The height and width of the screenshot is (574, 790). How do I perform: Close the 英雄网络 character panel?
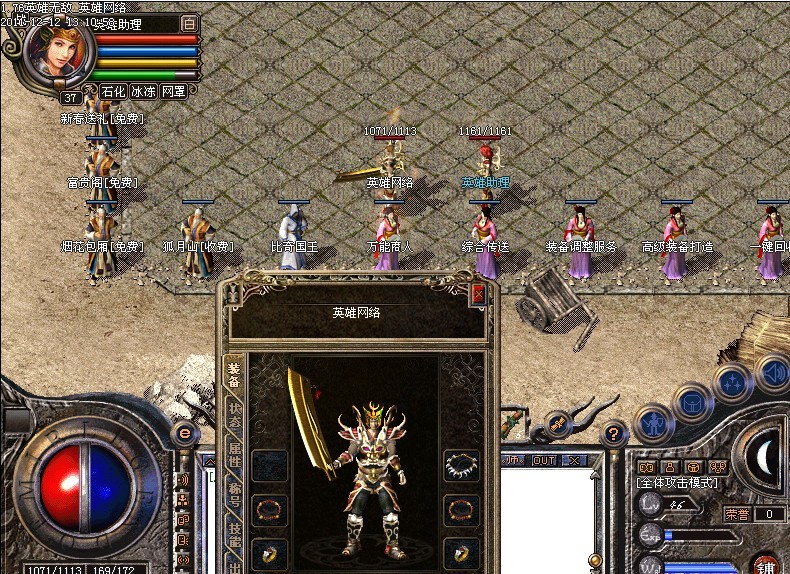pyautogui.click(x=479, y=293)
